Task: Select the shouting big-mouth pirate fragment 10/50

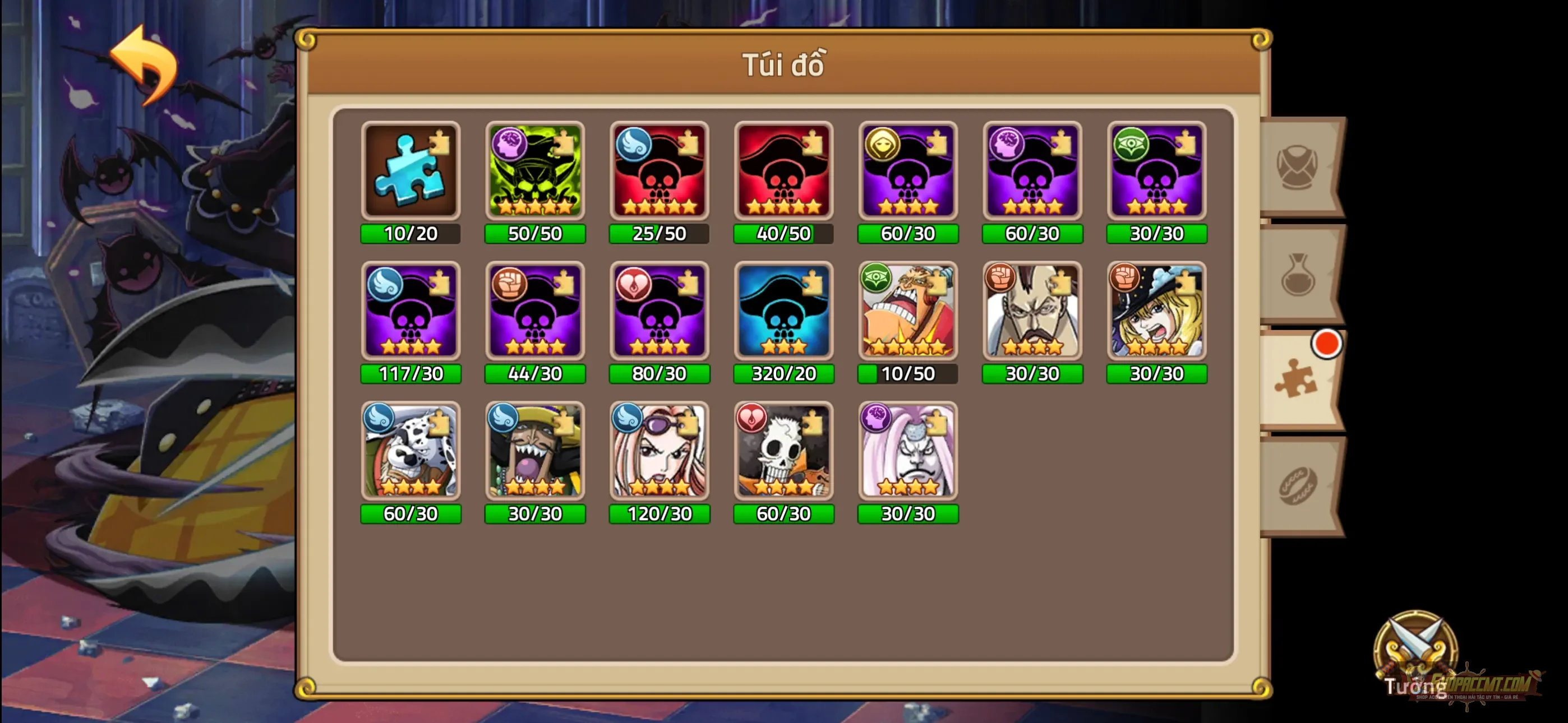Action: point(907,312)
